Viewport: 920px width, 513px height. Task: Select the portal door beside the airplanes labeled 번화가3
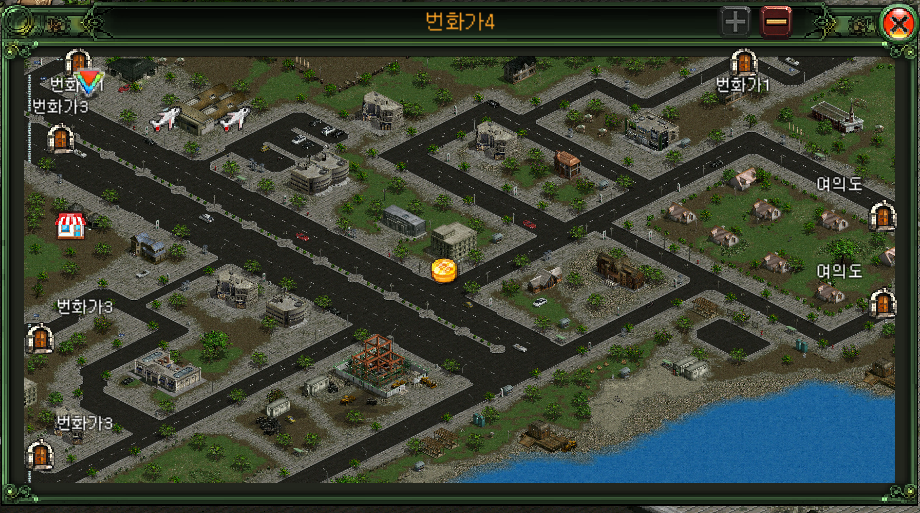click(x=62, y=139)
